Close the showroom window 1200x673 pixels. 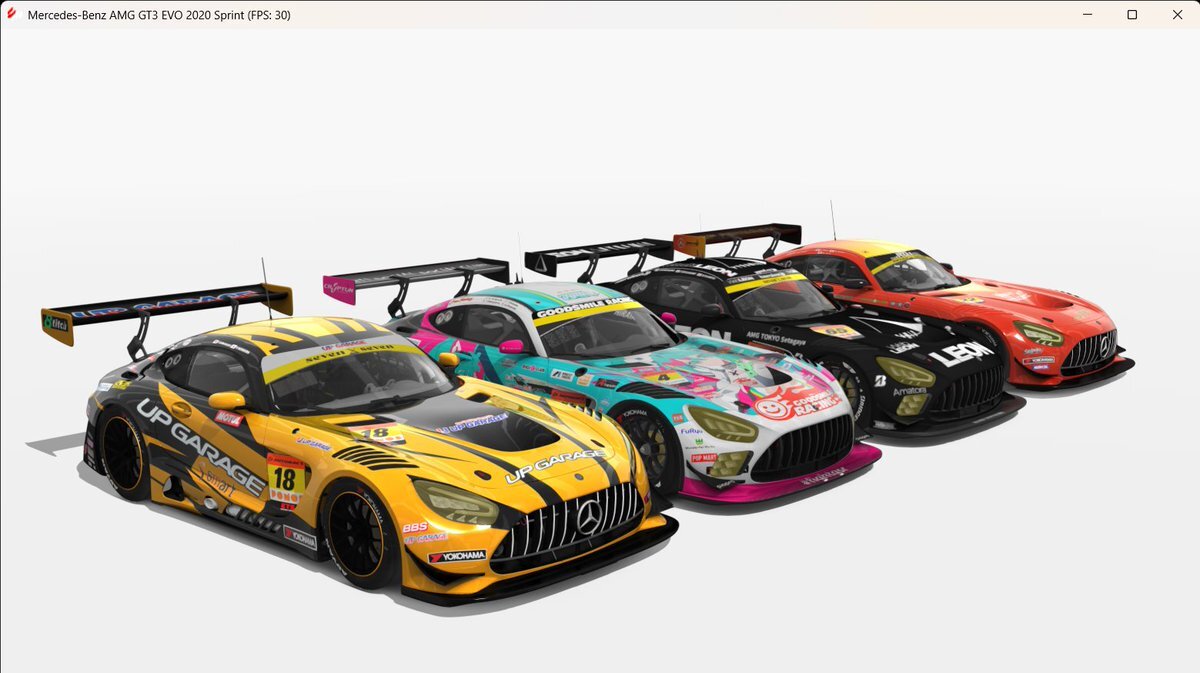pos(1177,15)
